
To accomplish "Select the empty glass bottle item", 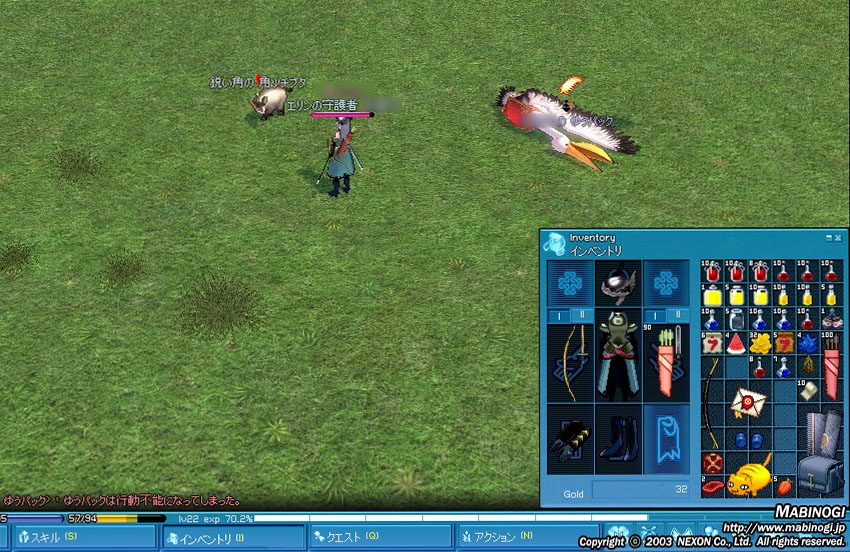I will click(x=735, y=319).
